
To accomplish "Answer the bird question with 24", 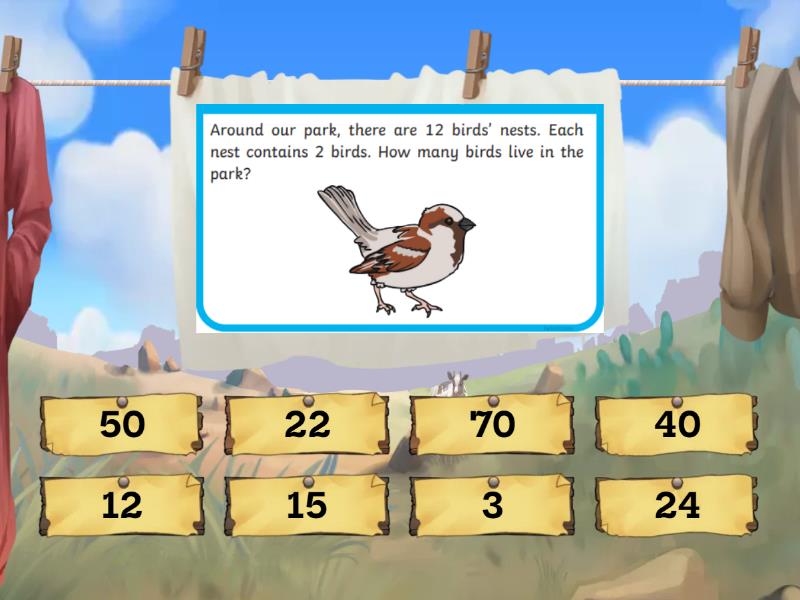I will click(x=677, y=505).
